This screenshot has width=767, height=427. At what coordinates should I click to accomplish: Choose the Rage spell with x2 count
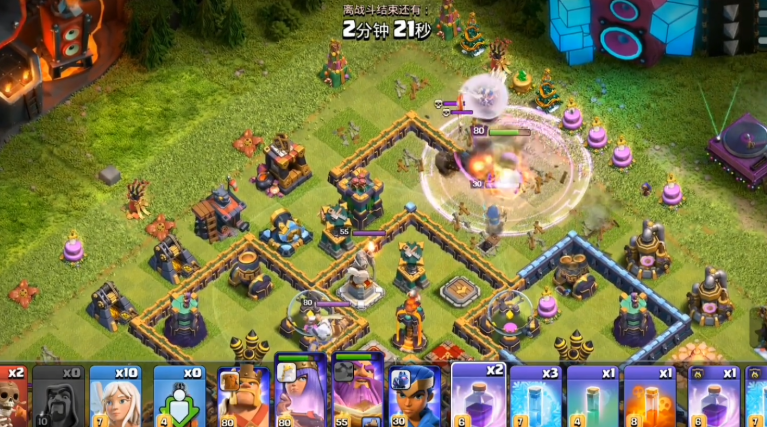coord(478,396)
